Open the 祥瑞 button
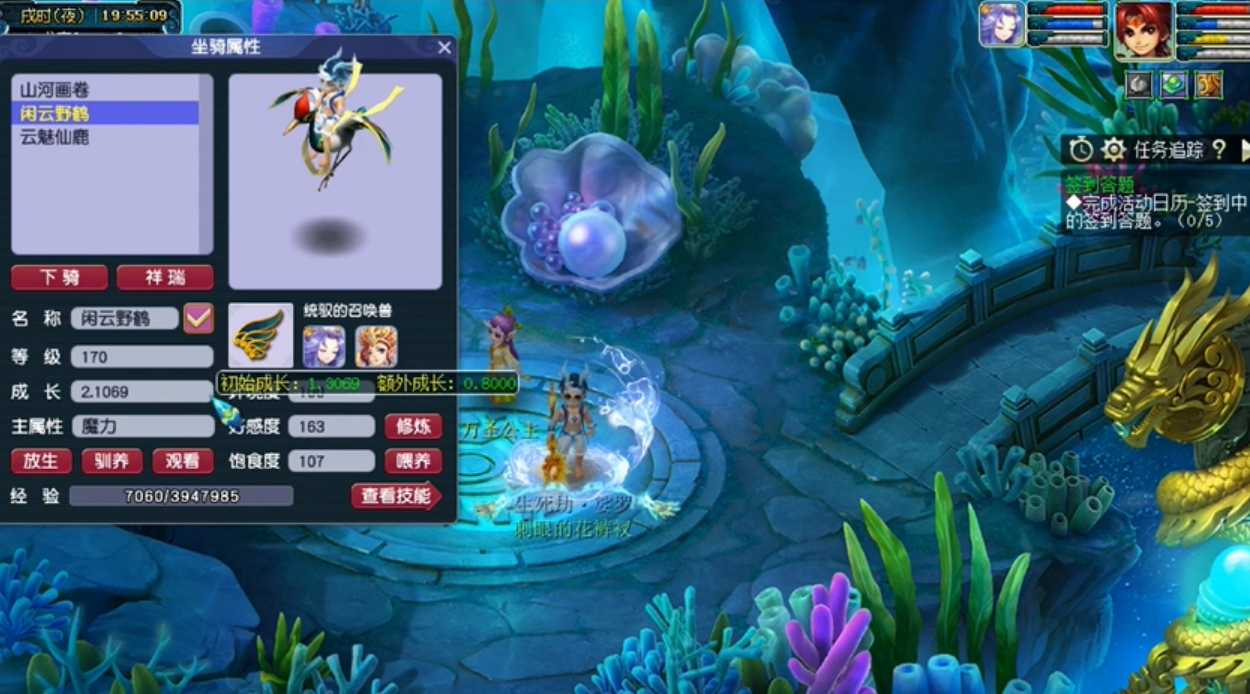 pyautogui.click(x=165, y=278)
